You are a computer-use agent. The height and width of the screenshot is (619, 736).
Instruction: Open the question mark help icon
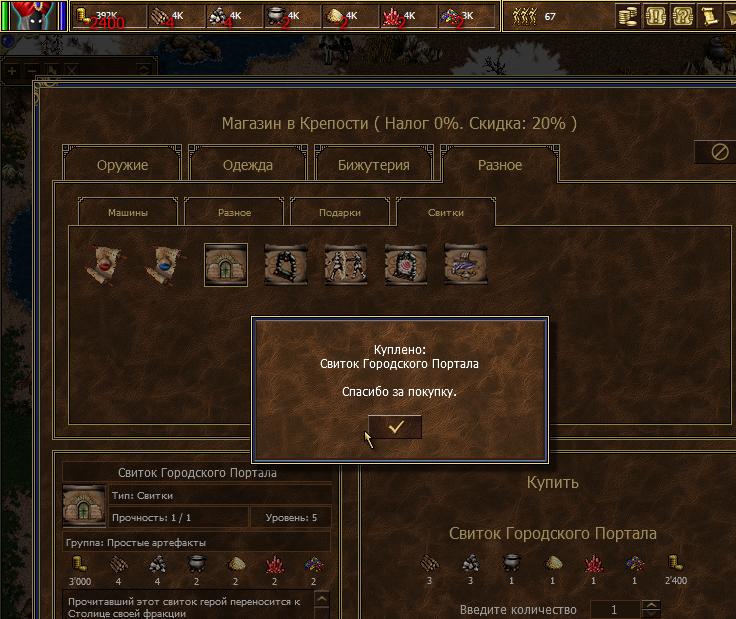[x=683, y=16]
